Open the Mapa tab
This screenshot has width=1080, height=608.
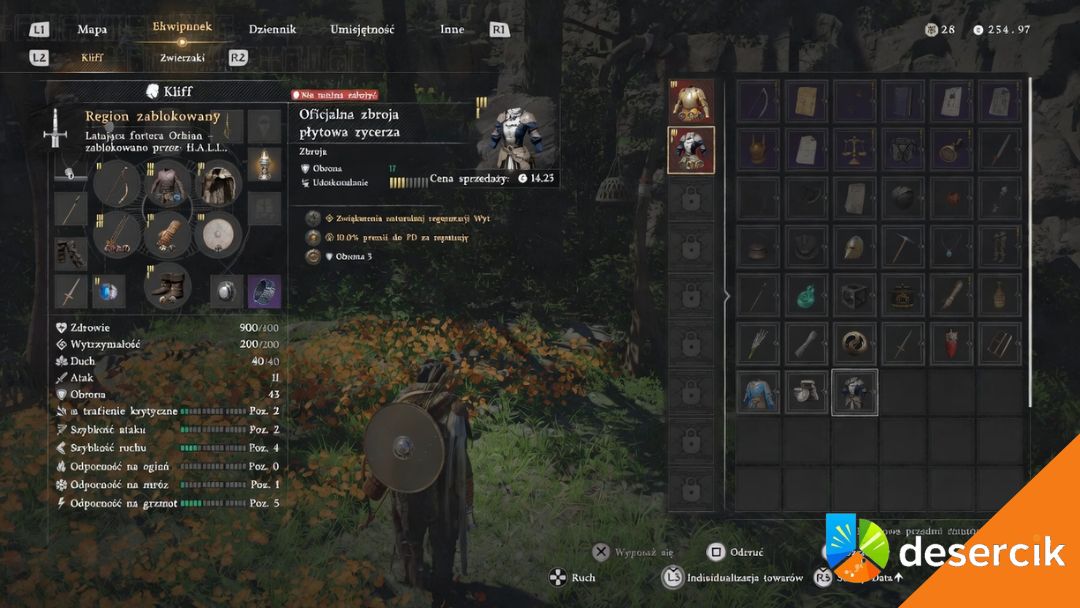coord(92,29)
